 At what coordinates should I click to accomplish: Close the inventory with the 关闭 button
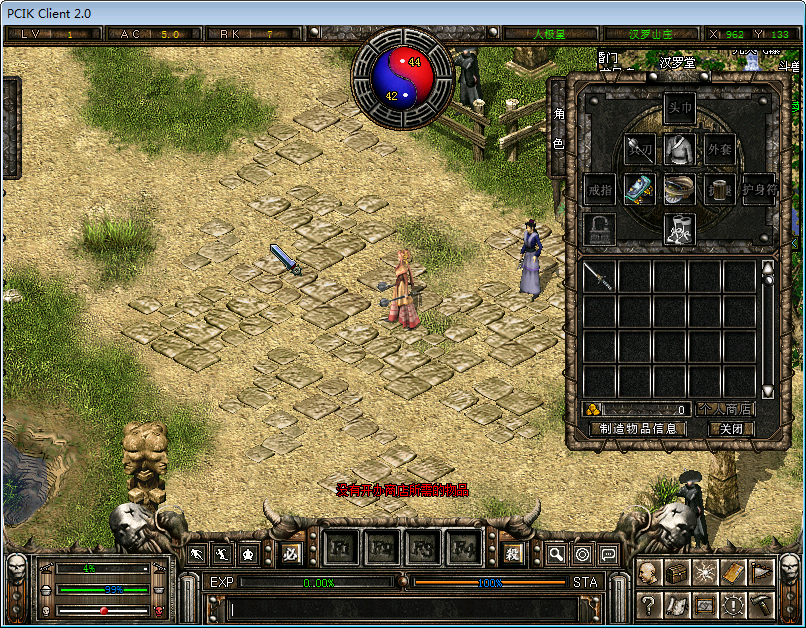(x=731, y=428)
